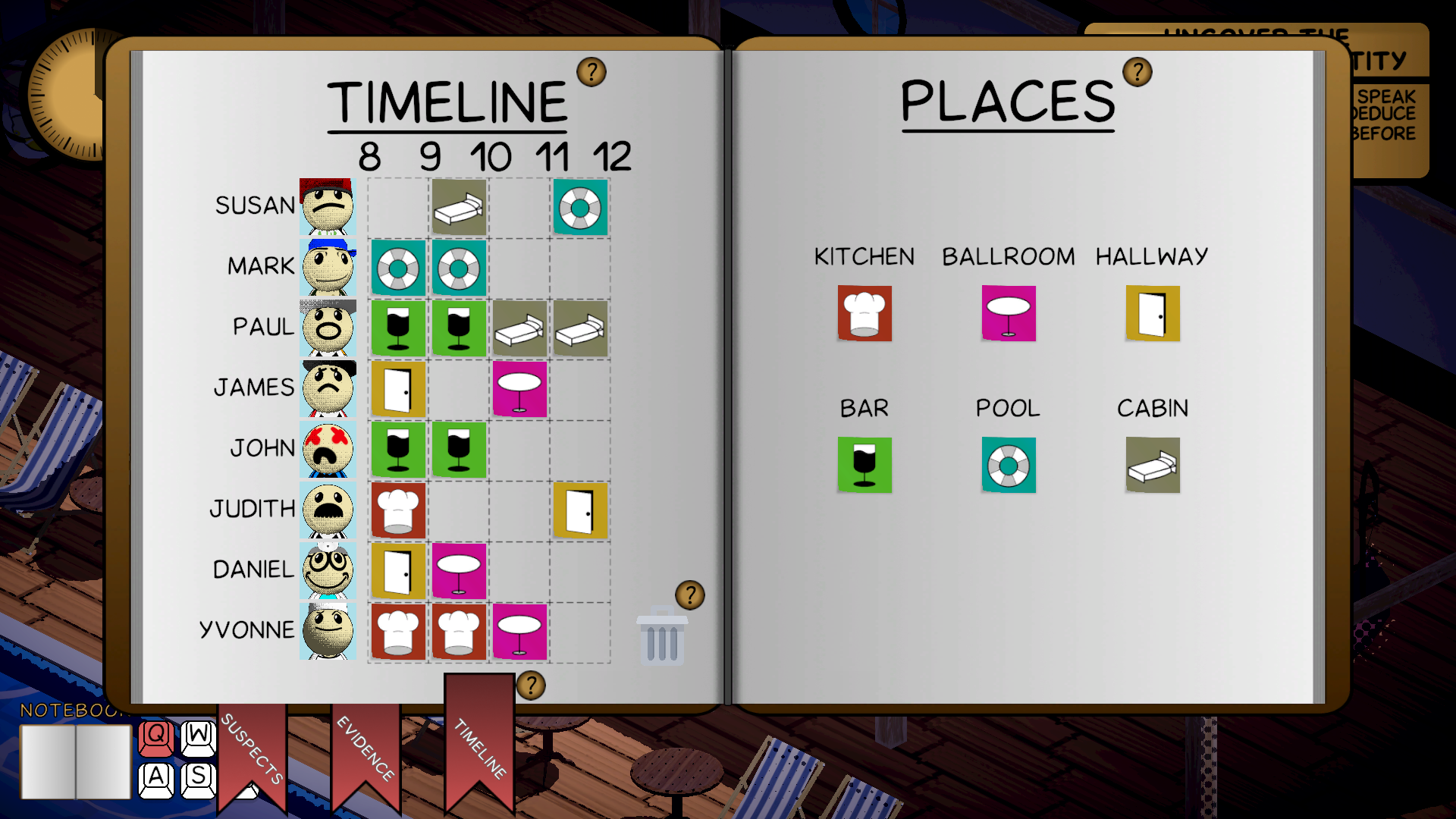
Task: Select the Cabin bed icon
Action: [x=1151, y=465]
